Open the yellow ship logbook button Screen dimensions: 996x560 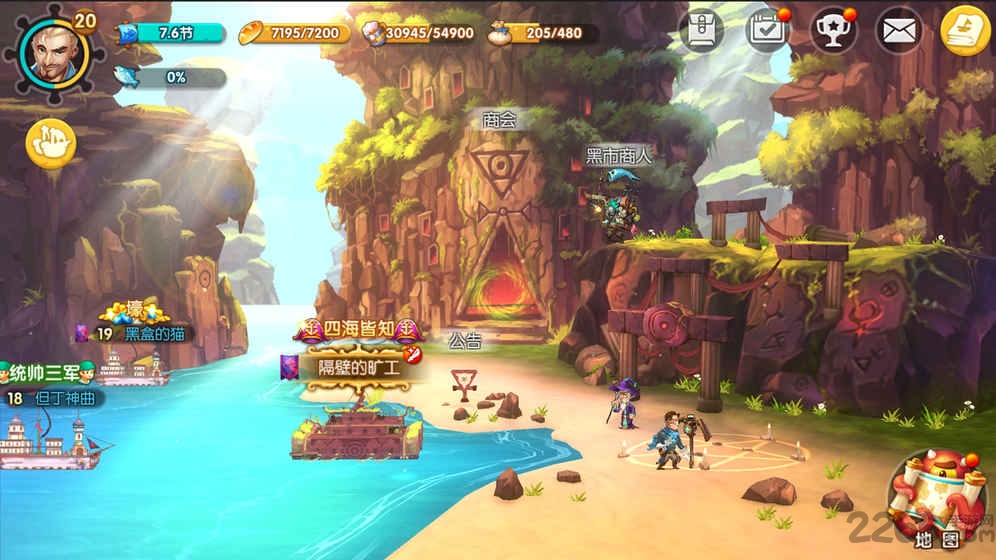(965, 31)
